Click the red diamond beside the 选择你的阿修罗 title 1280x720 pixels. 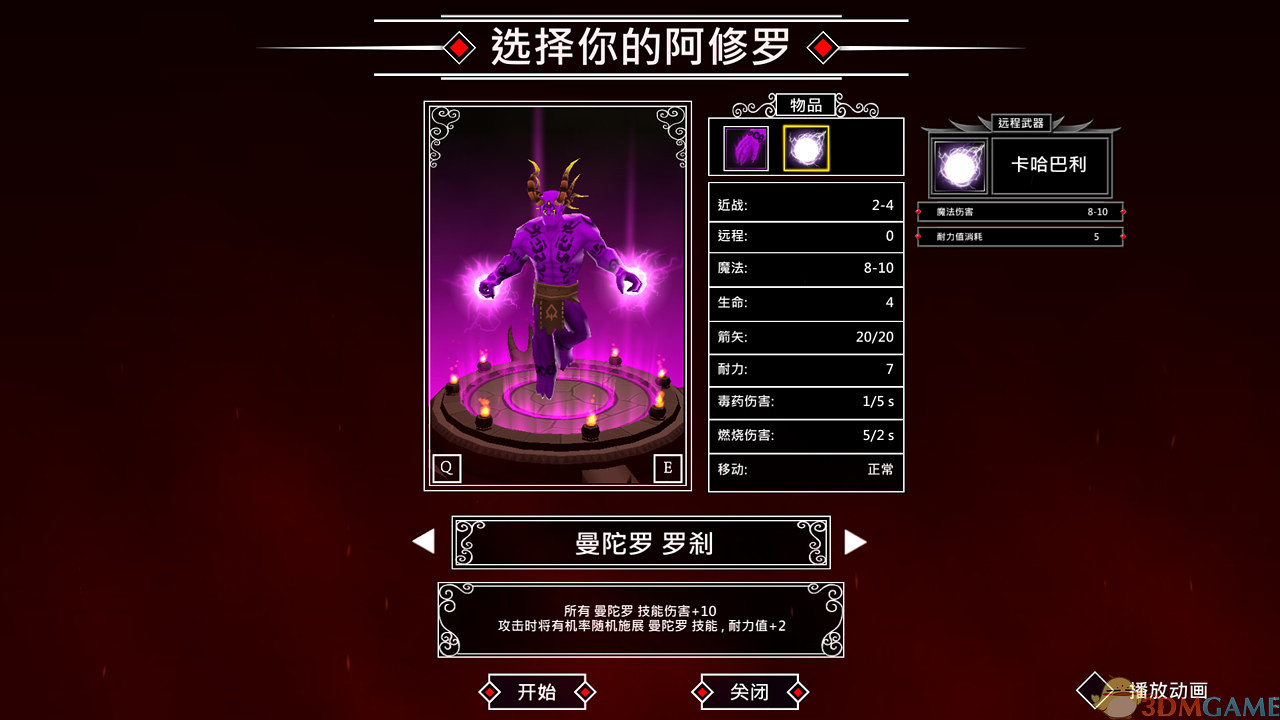[x=459, y=46]
